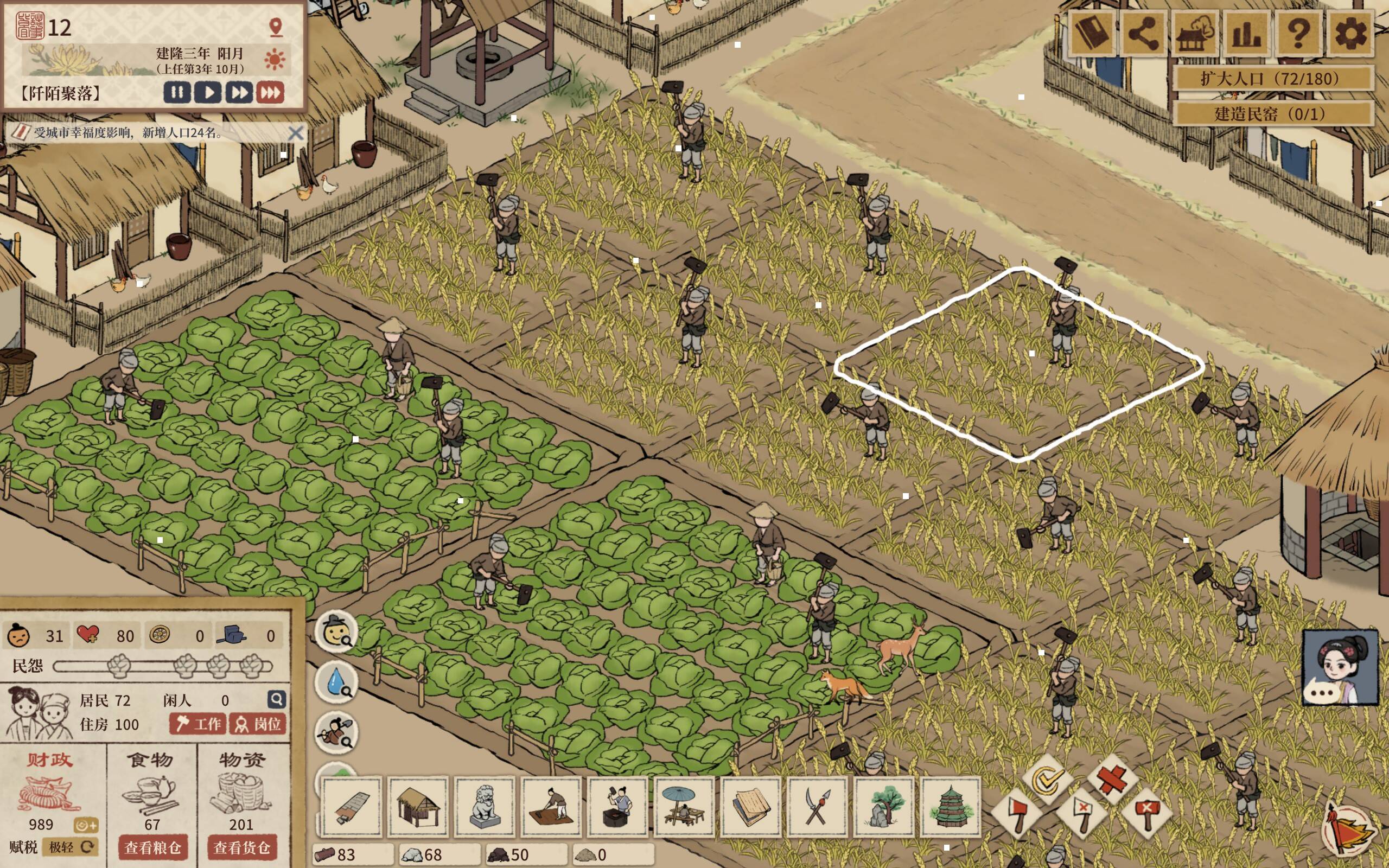
Task: Choose the thatched house build category
Action: pos(417,807)
